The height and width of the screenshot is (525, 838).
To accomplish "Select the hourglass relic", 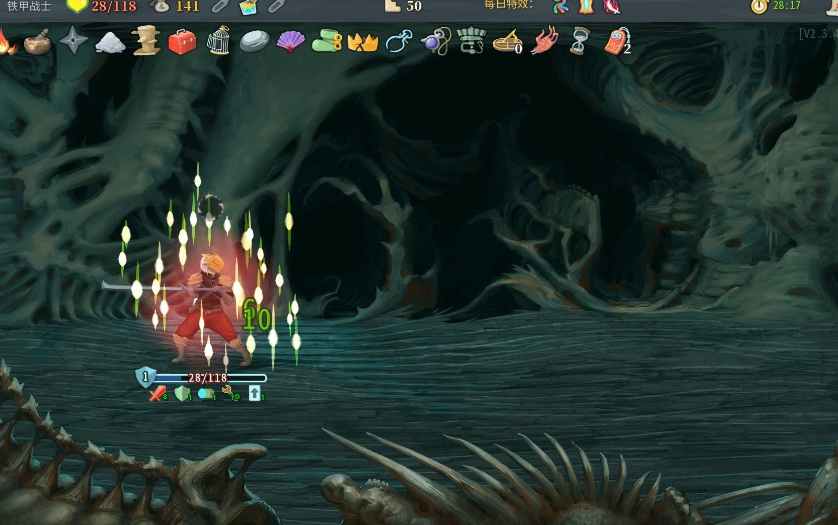I will (x=580, y=42).
